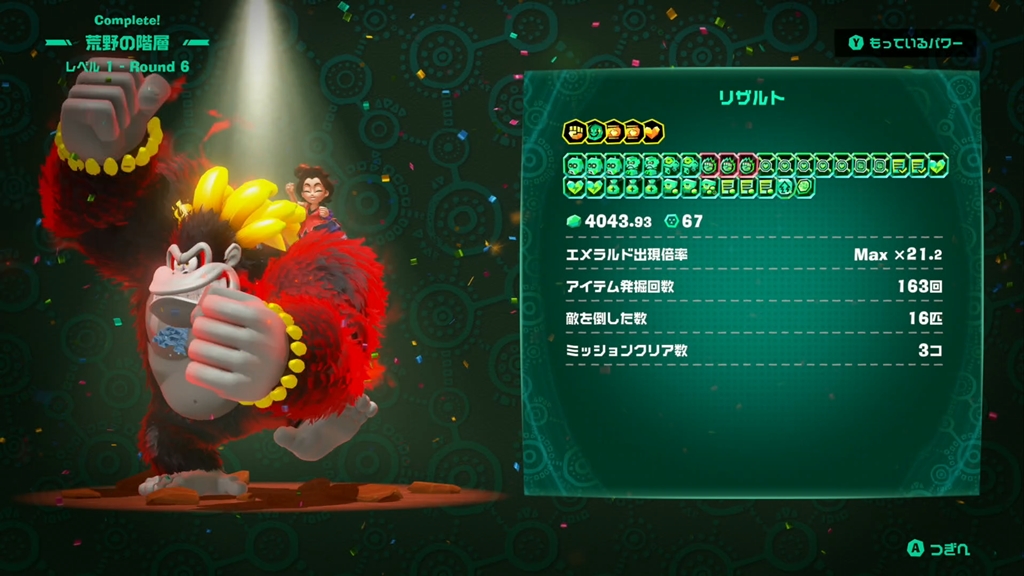Select the green hexagon gem power icon
Image resolution: width=1024 pixels, height=576 pixels.
(804, 186)
